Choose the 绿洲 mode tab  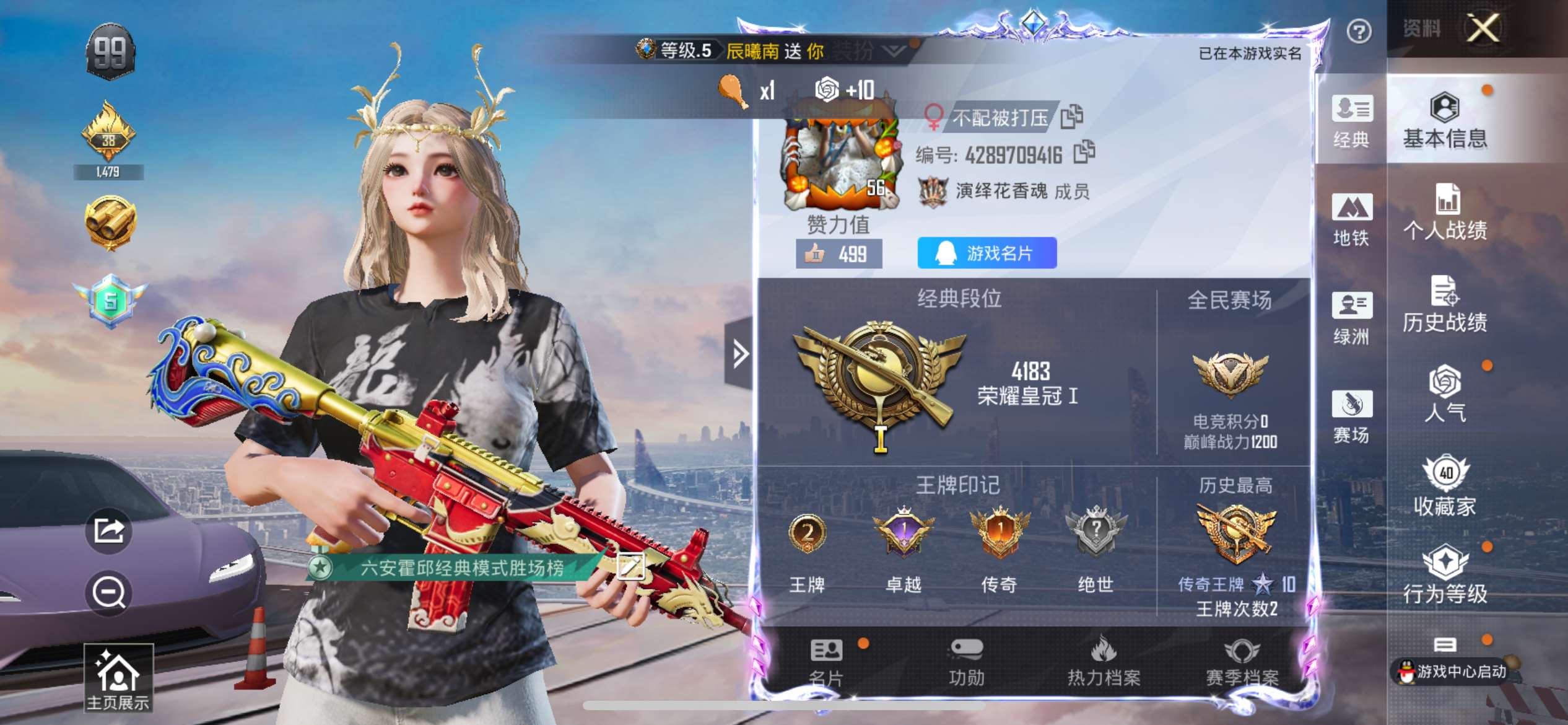point(1351,319)
